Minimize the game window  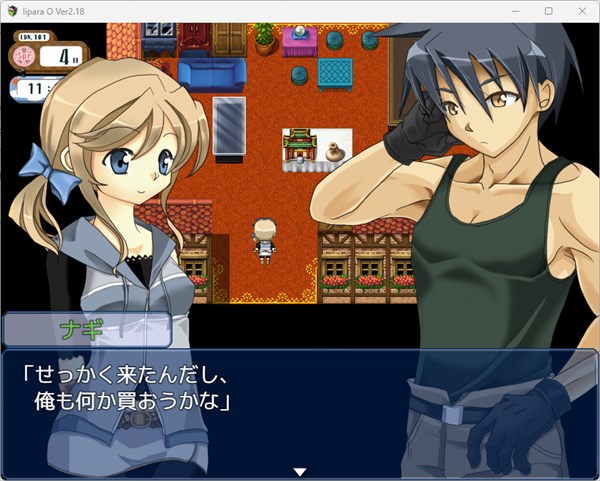click(517, 11)
